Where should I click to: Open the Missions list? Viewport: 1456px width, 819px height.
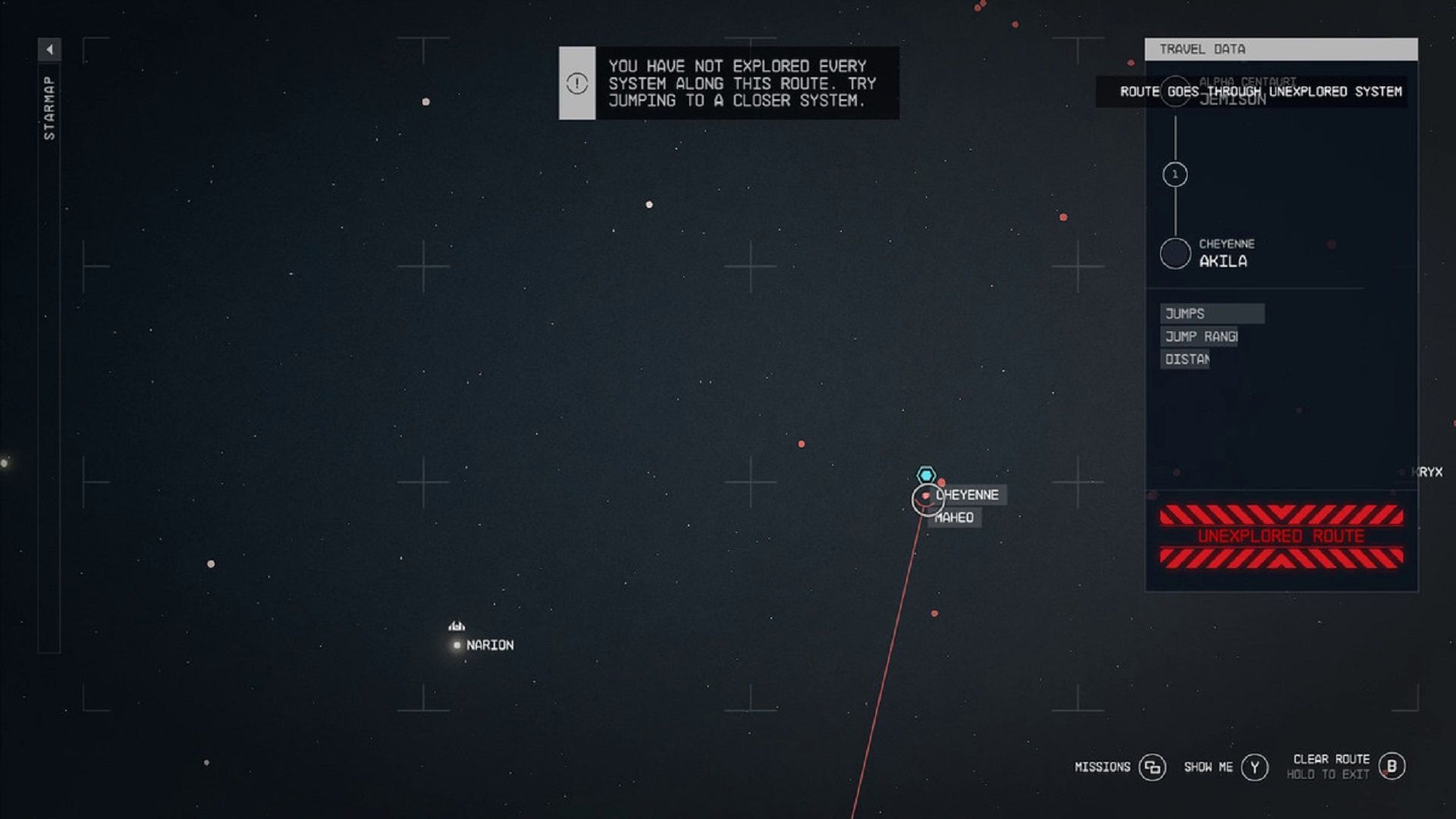tap(1152, 767)
